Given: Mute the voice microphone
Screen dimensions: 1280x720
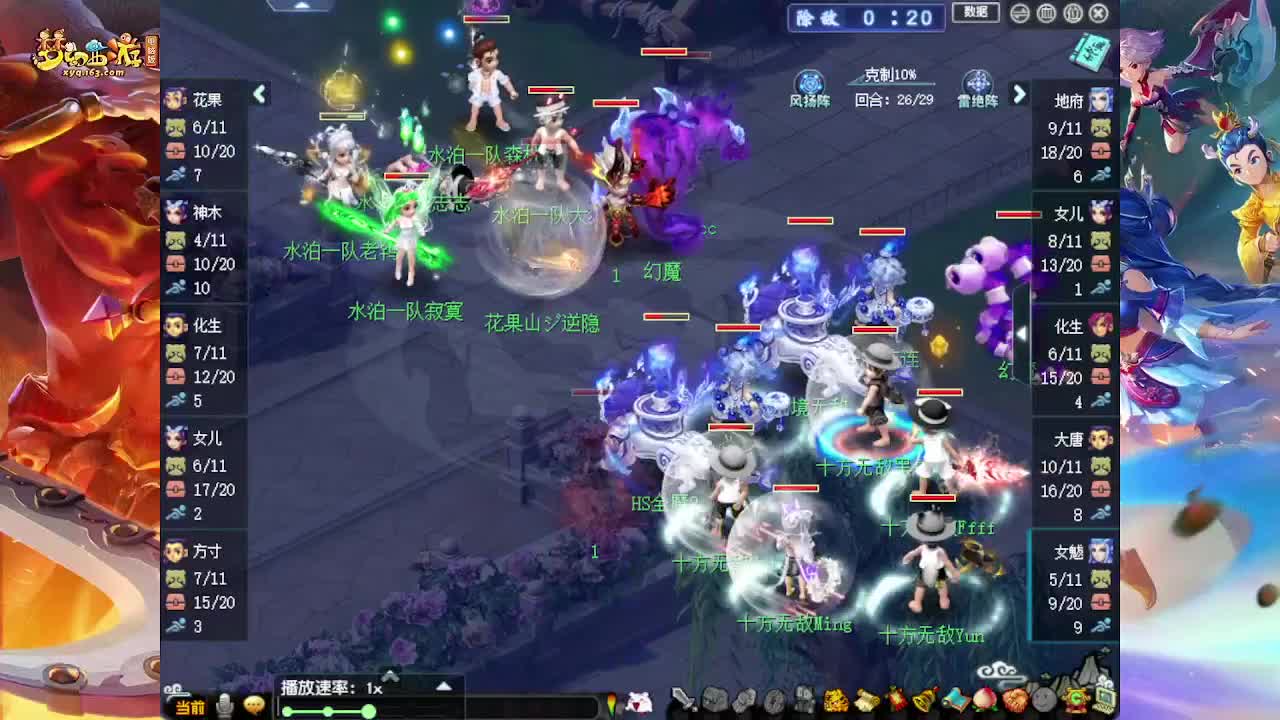Looking at the screenshot, I should pyautogui.click(x=224, y=704).
